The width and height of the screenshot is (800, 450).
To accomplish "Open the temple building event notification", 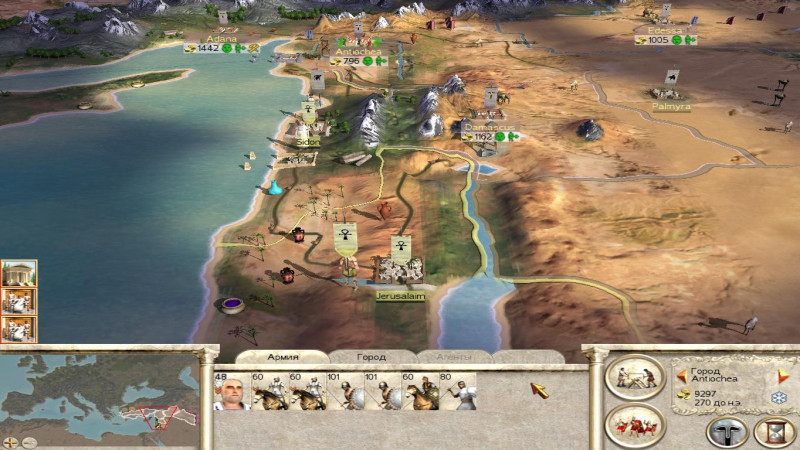I will click(x=19, y=273).
